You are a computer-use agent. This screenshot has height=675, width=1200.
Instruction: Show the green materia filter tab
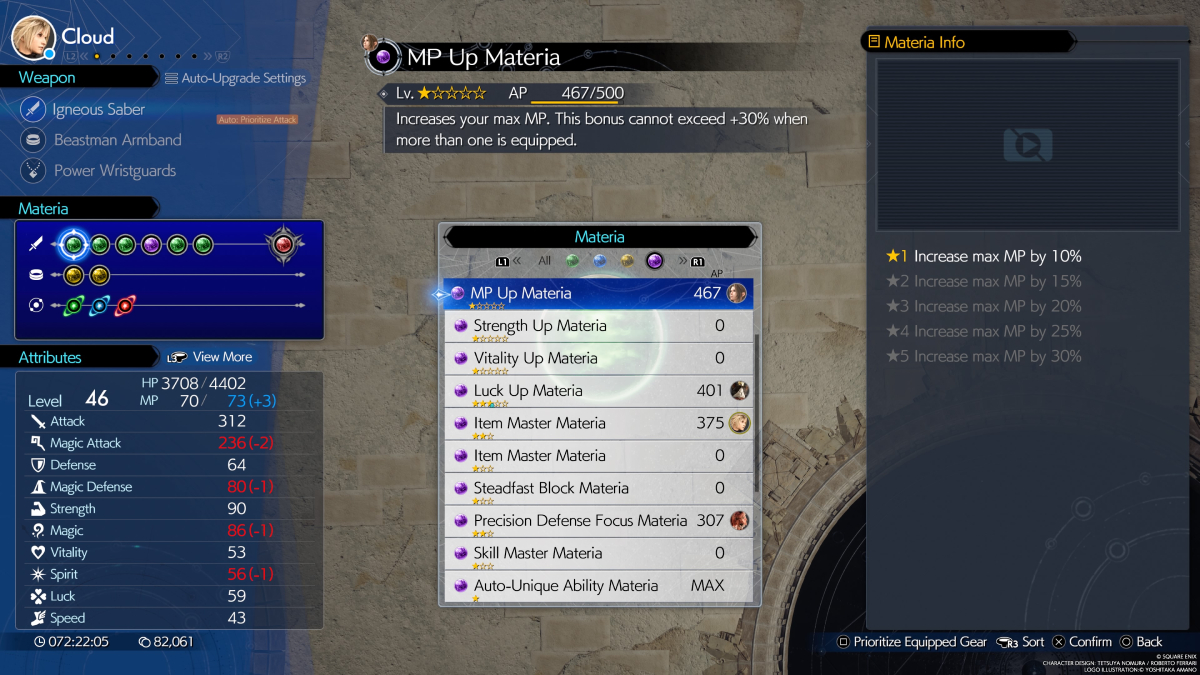coord(573,261)
